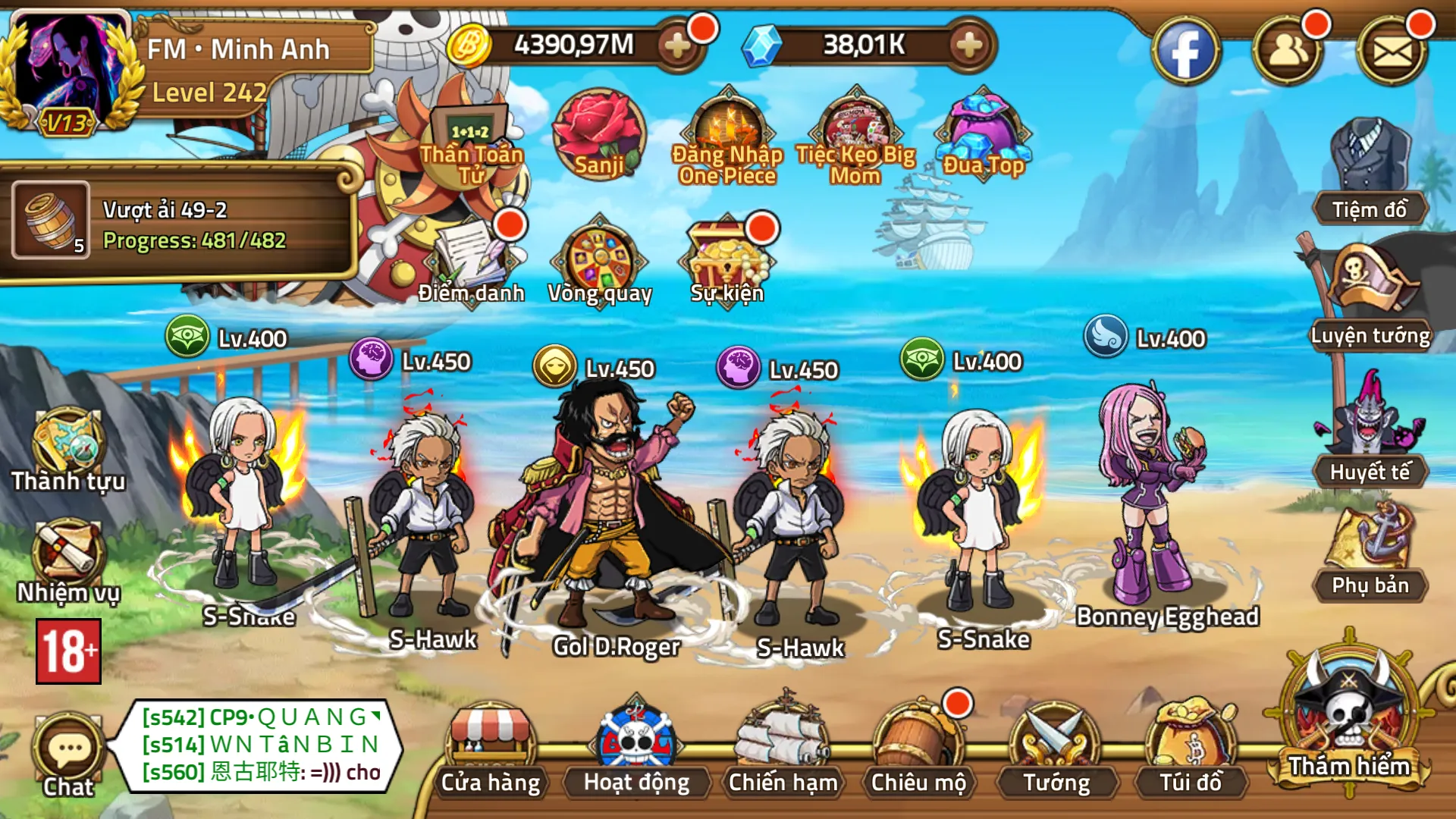Open the mailbox envelope icon
Screen dimensions: 1456x819
pyautogui.click(x=1392, y=52)
